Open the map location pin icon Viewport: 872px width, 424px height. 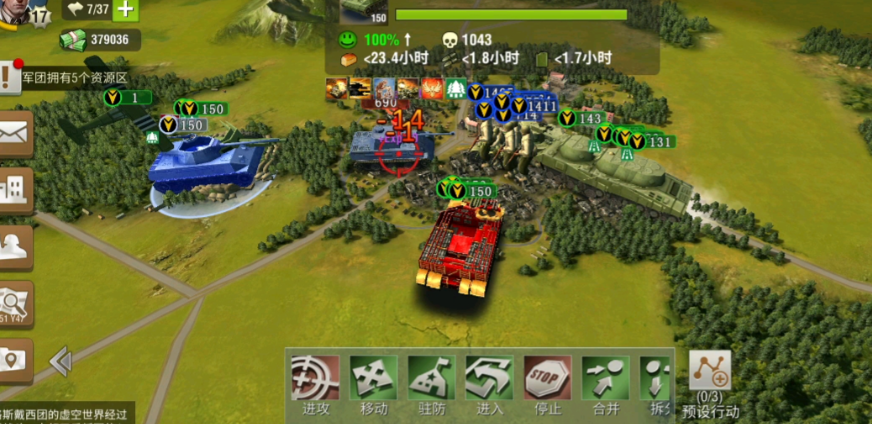[15, 359]
